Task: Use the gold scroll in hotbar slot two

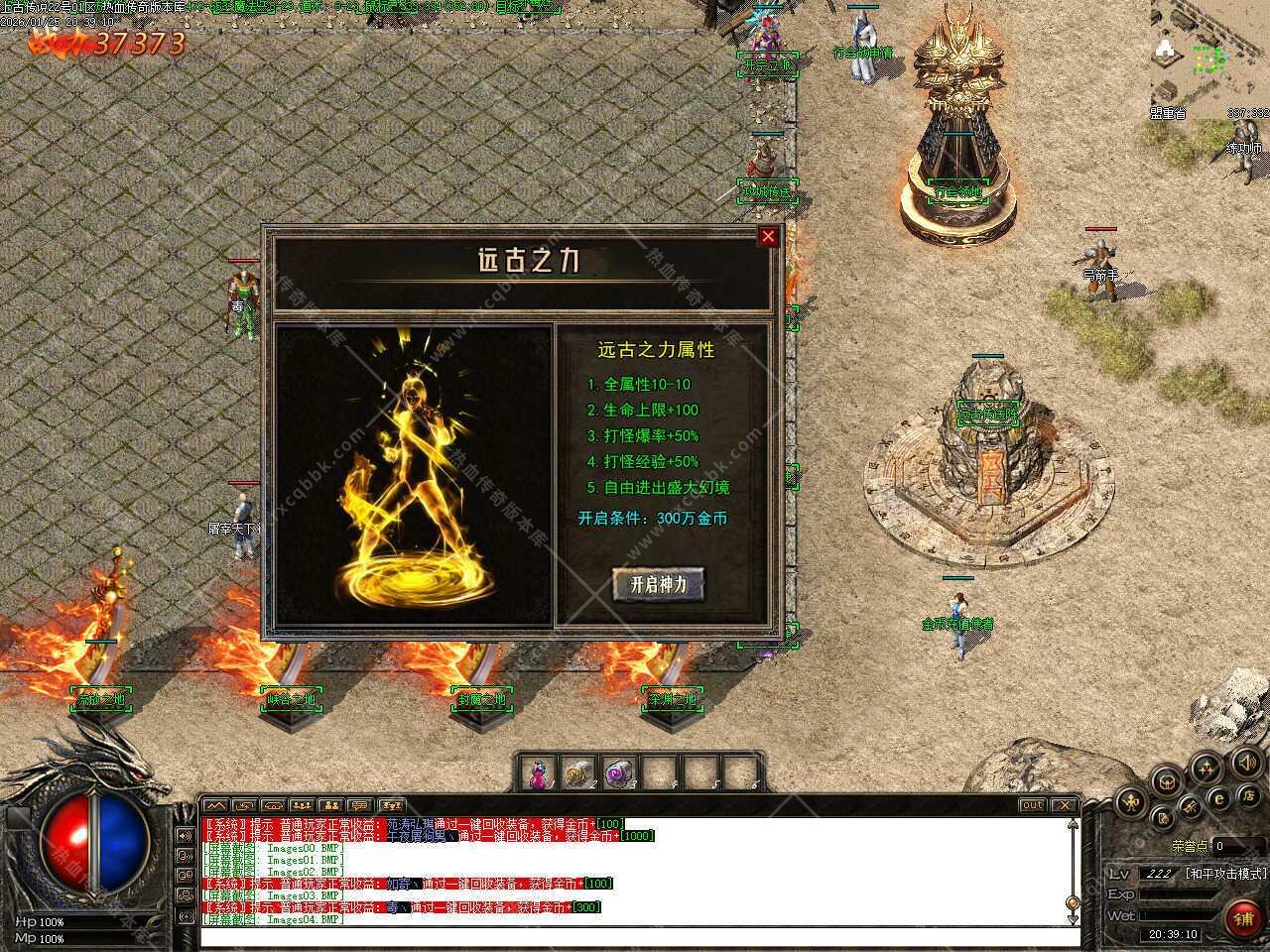Action: coord(576,774)
